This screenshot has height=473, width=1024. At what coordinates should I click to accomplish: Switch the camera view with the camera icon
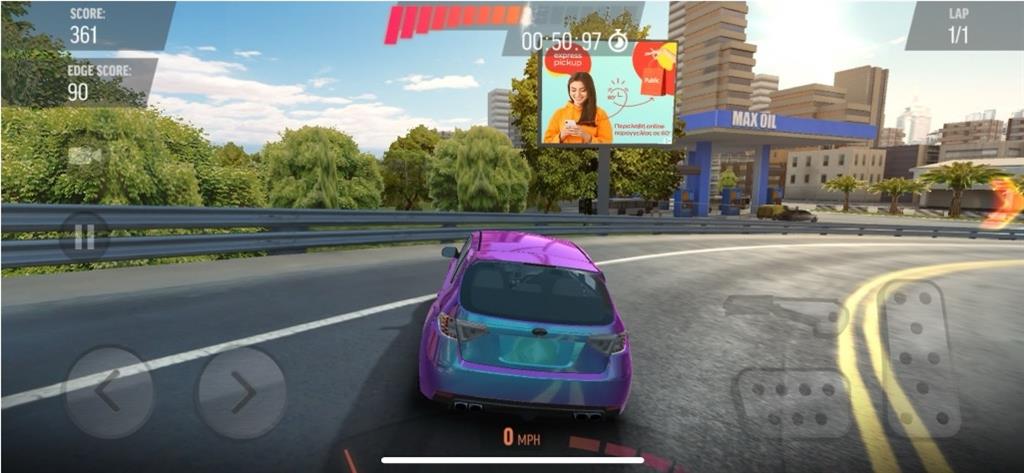[84, 156]
